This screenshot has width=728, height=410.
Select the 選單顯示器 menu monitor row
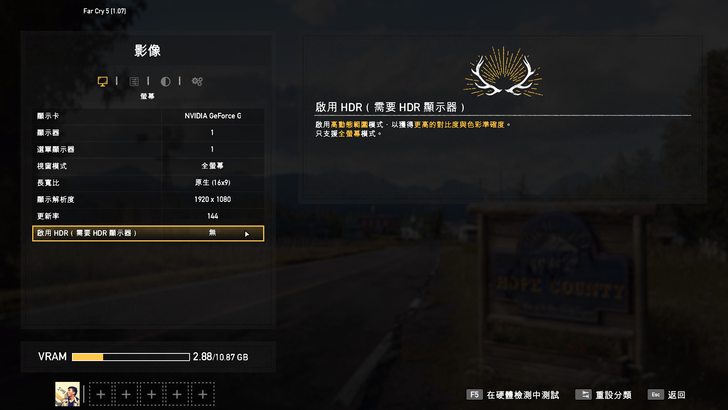point(148,149)
